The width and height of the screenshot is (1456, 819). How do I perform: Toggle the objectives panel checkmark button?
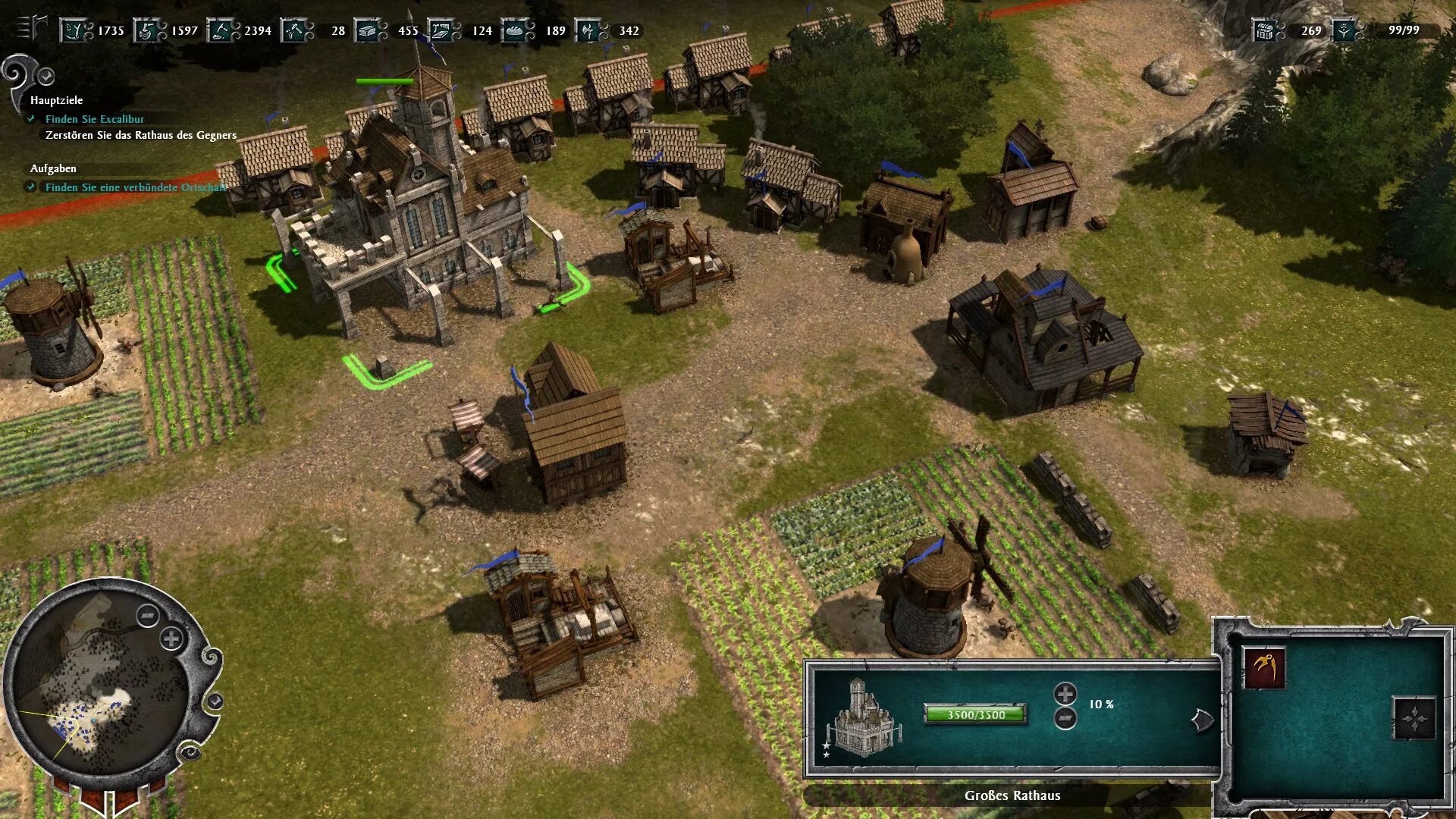click(46, 77)
